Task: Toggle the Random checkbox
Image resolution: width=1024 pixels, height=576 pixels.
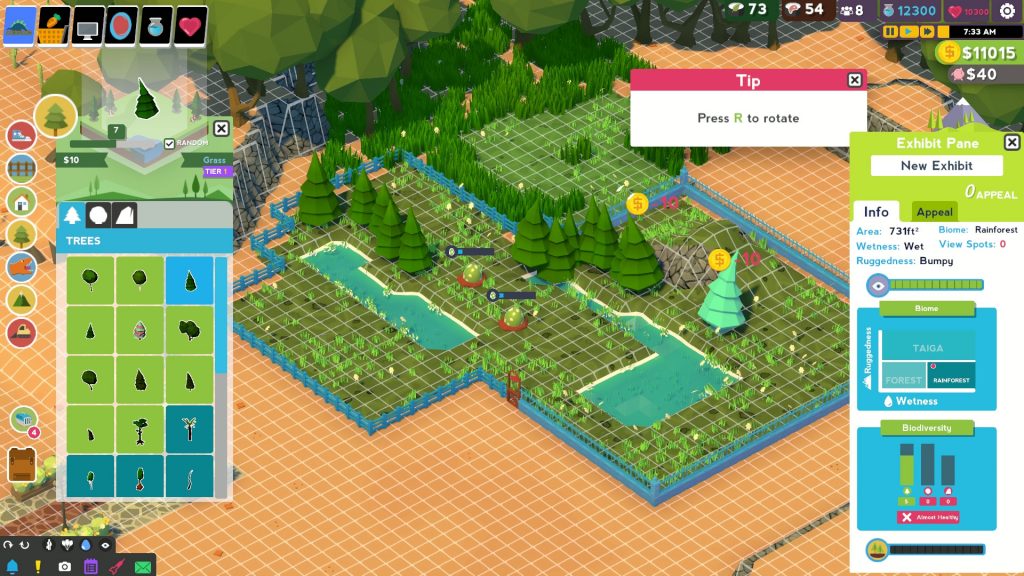Action: pos(169,144)
